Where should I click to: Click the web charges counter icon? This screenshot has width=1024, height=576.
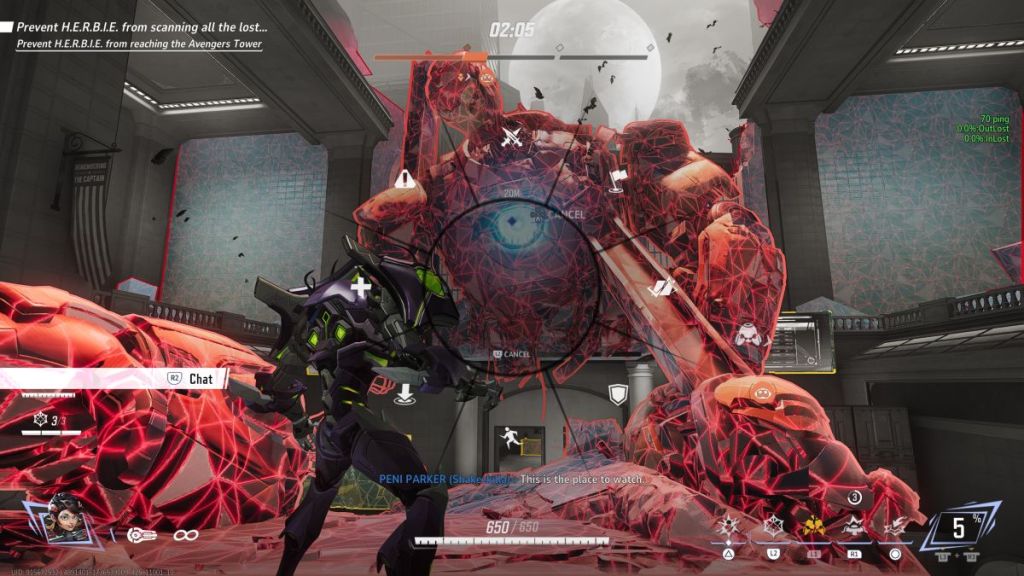41,422
